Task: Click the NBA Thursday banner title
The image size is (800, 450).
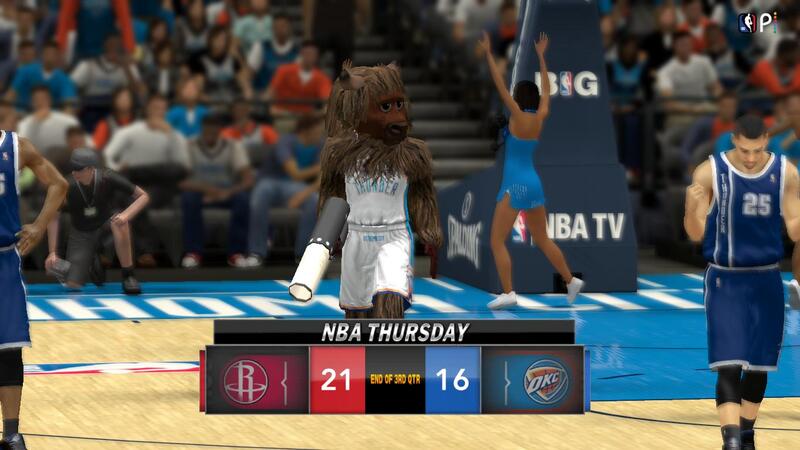Action: (x=393, y=332)
